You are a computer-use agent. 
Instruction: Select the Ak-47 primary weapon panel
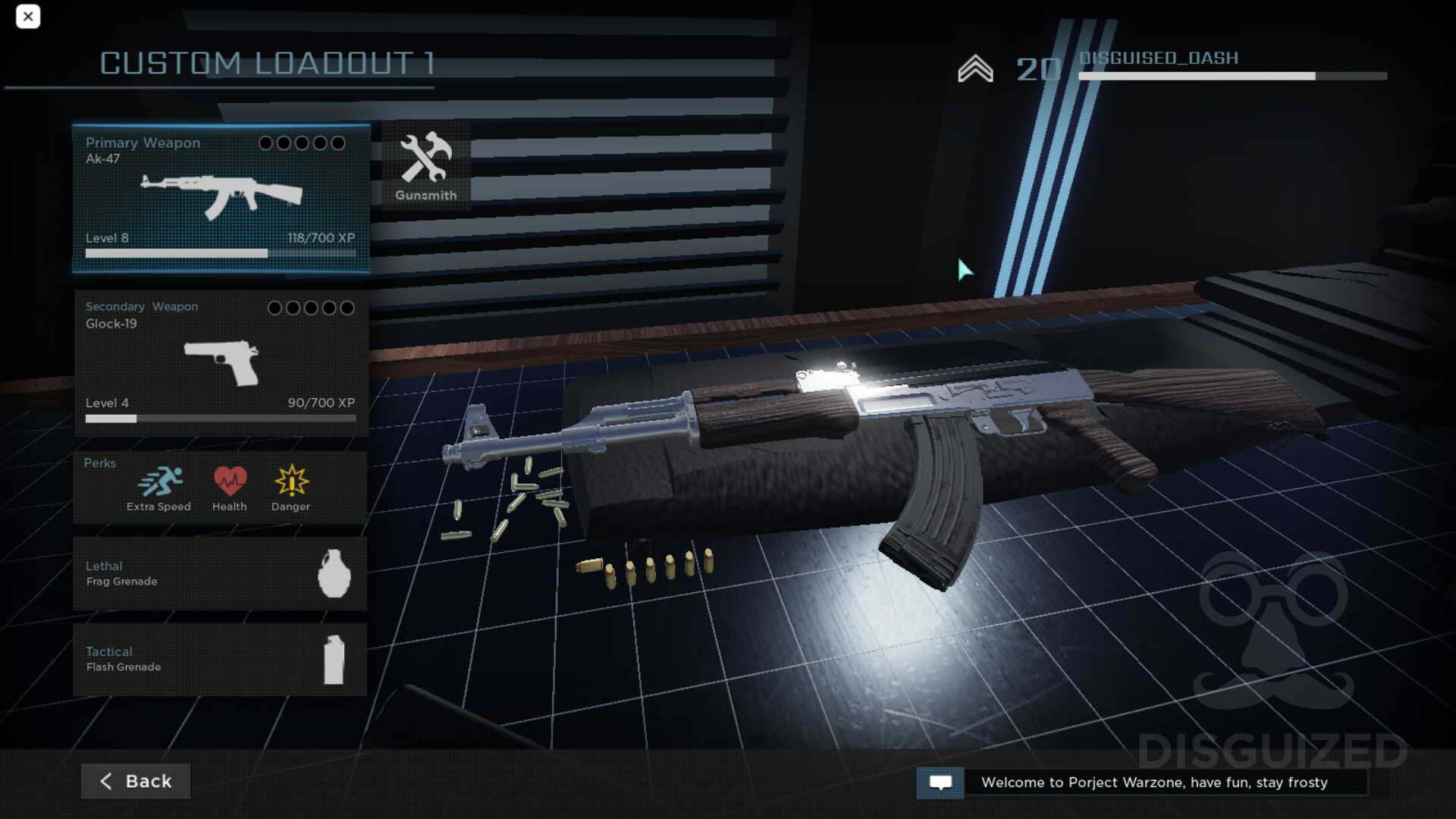coord(221,198)
